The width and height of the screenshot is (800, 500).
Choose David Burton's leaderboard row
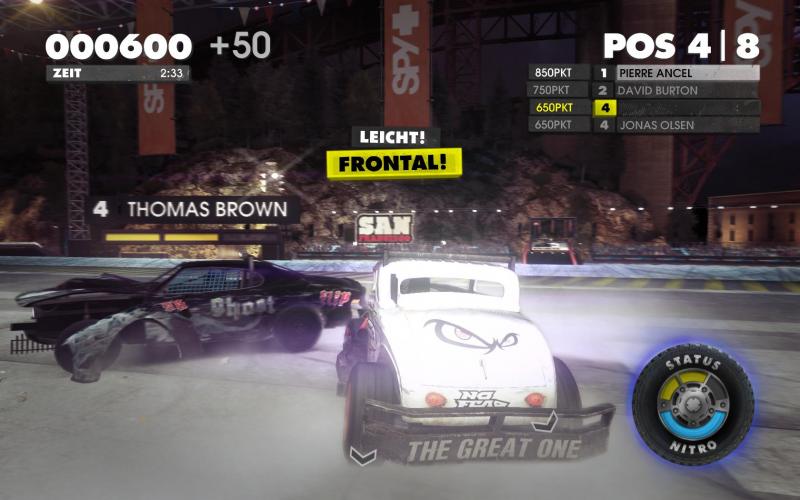[x=685, y=90]
